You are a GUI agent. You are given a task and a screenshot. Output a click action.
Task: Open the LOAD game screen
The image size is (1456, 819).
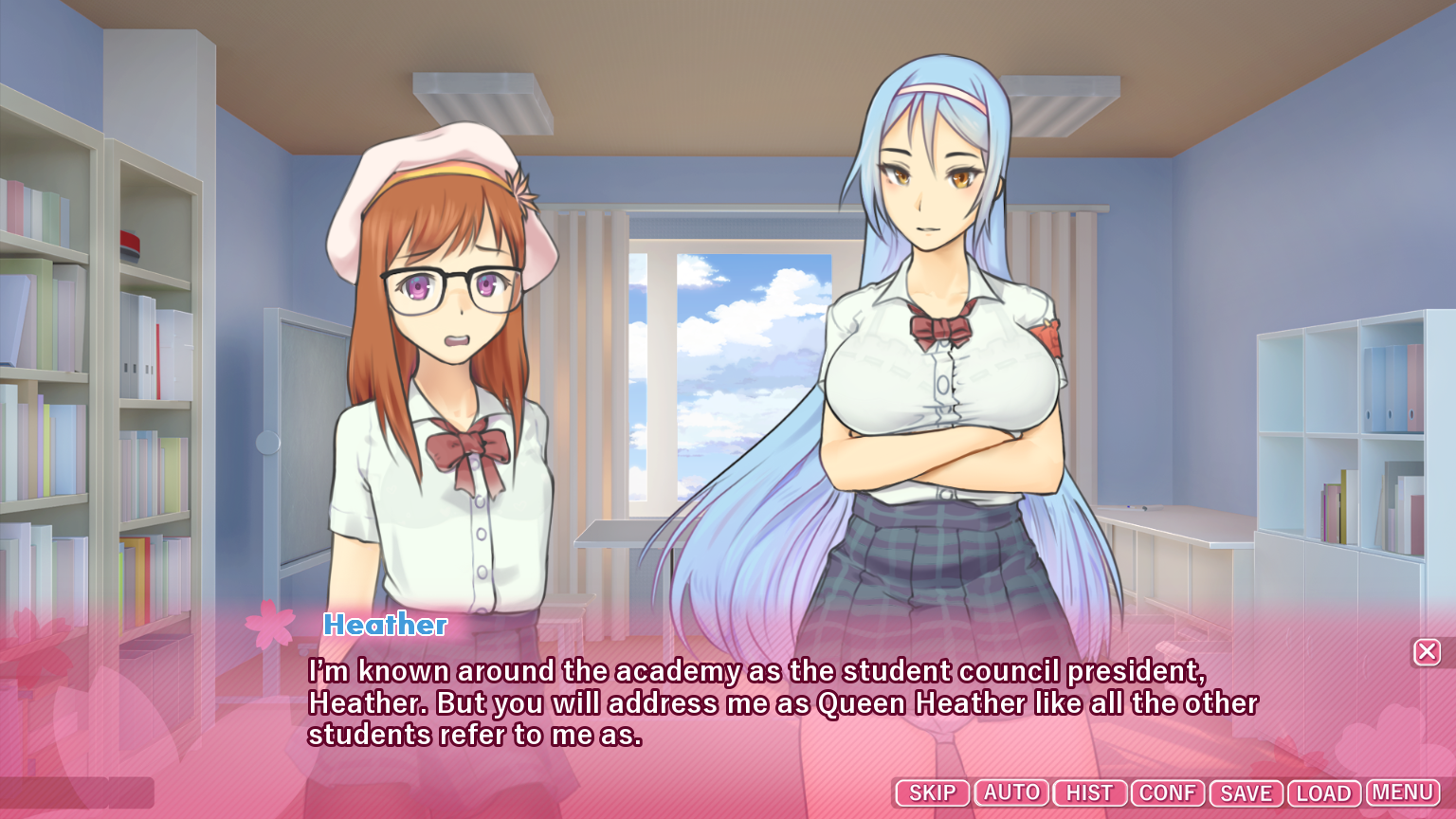pyautogui.click(x=1323, y=793)
